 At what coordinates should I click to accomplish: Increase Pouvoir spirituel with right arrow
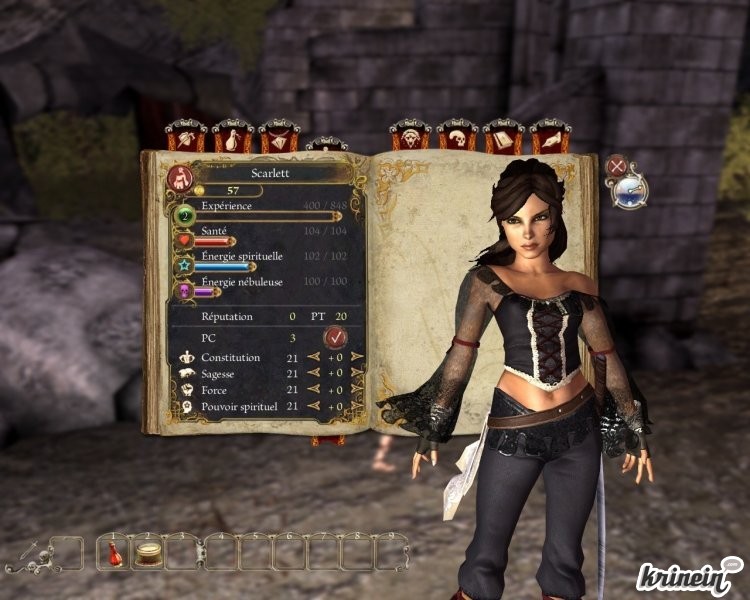pyautogui.click(x=357, y=406)
